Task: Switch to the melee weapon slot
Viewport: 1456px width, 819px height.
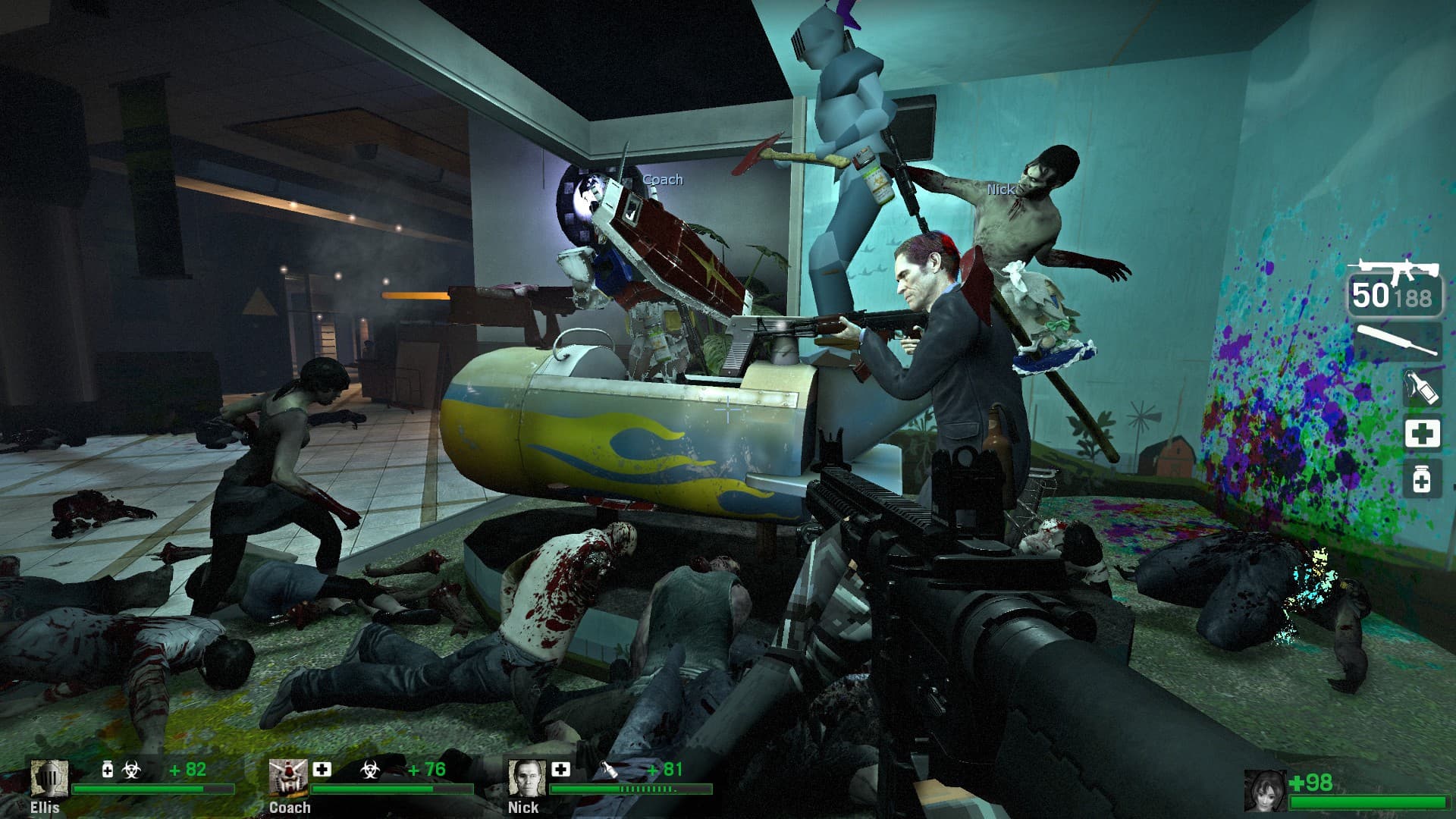Action: point(1397,341)
